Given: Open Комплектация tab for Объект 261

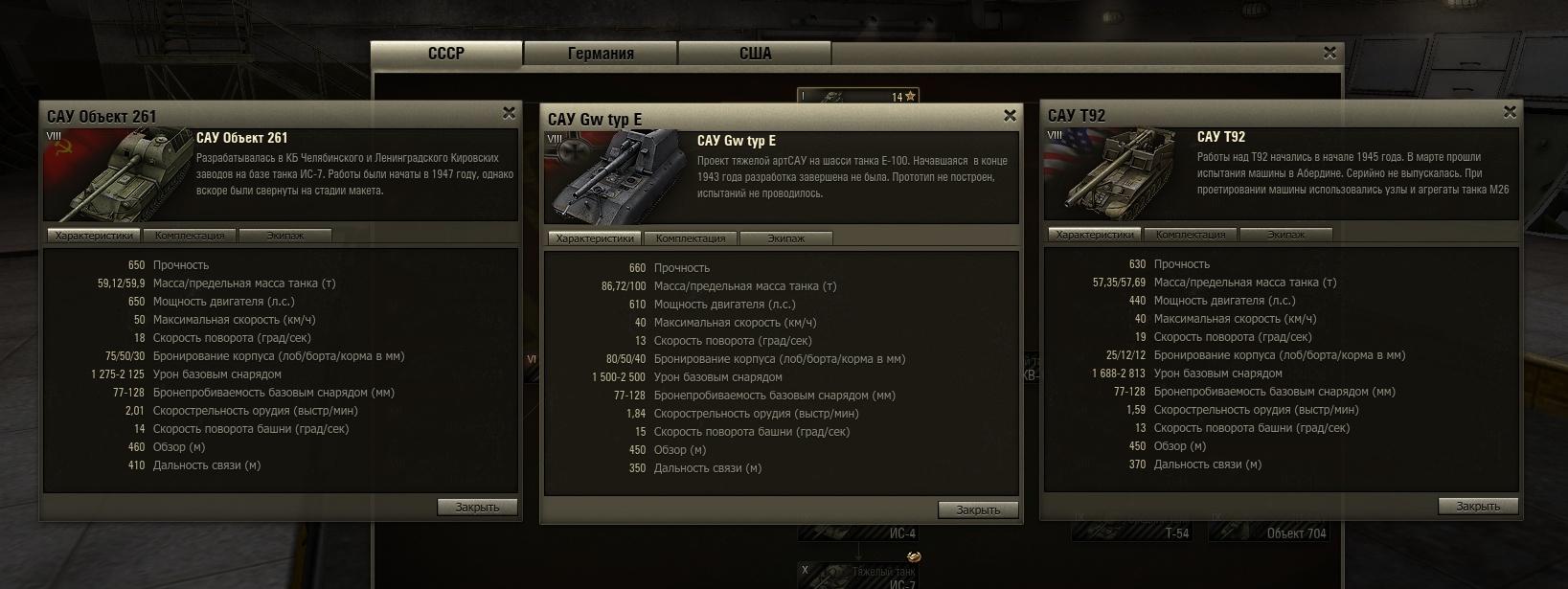Looking at the screenshot, I should (x=190, y=236).
